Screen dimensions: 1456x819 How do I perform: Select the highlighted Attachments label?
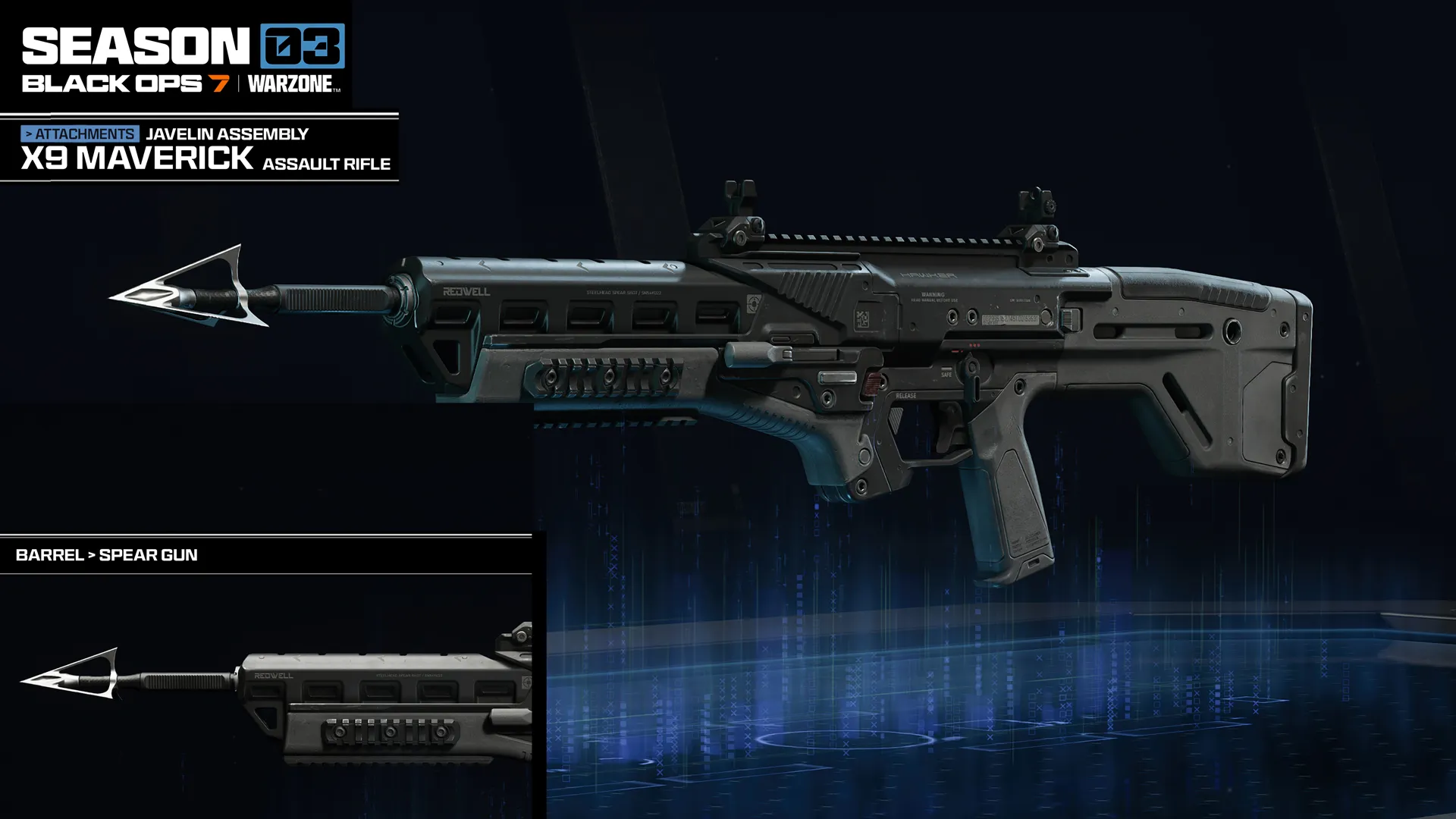[80, 134]
